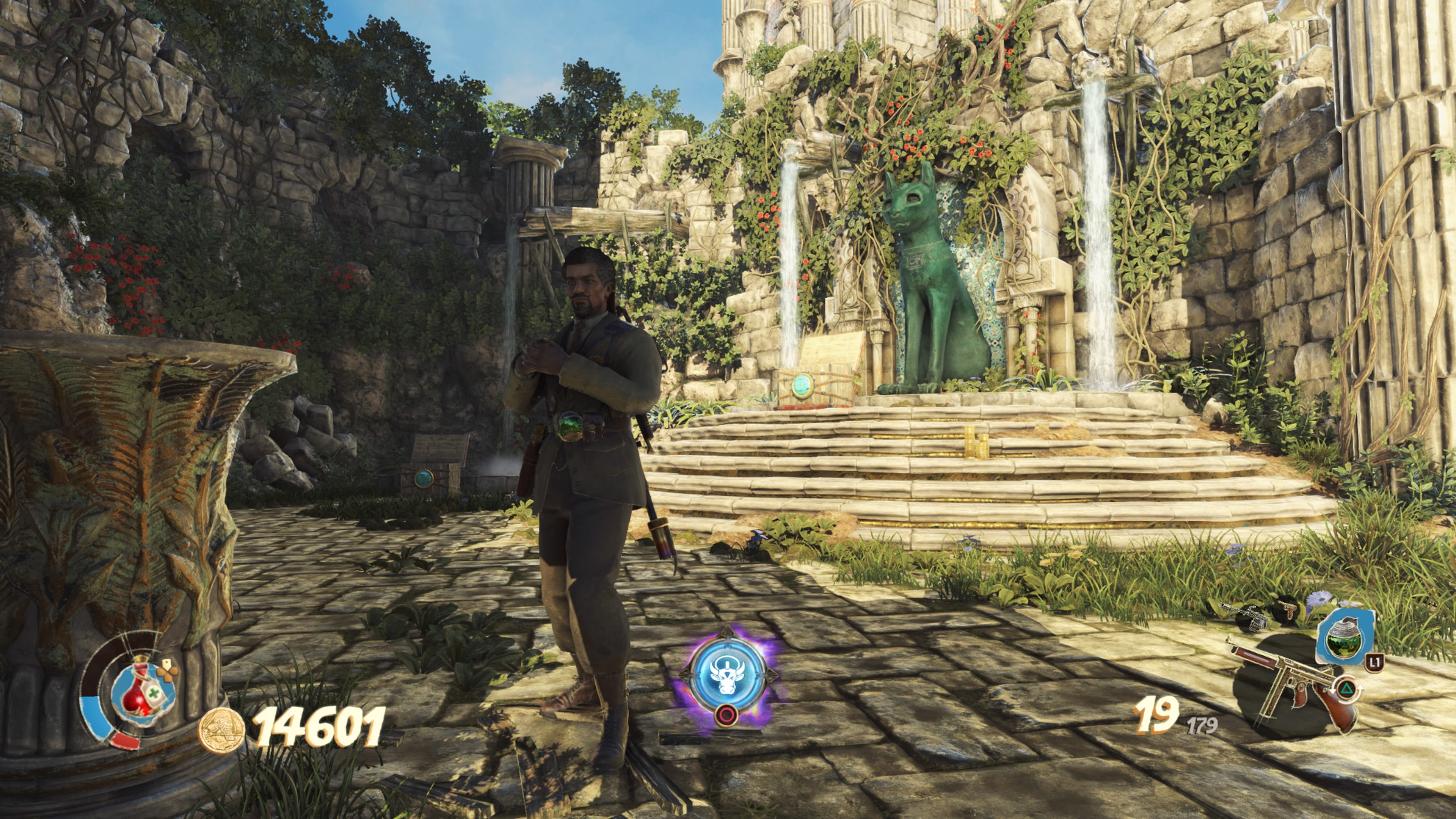
Task: Select the equipped Thompson submachine gun
Action: pos(1293,683)
